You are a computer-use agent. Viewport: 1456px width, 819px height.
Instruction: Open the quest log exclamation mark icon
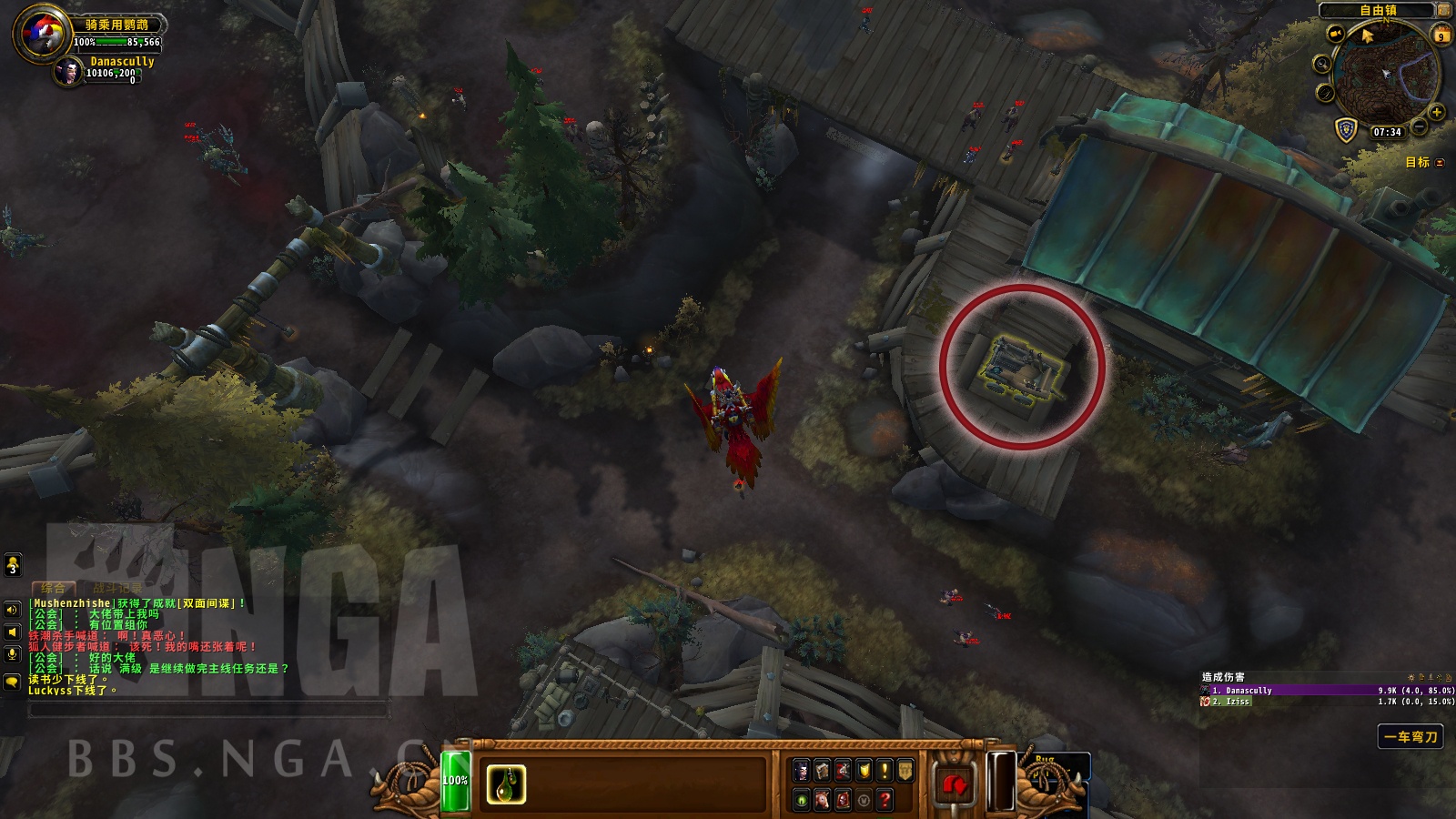[885, 771]
